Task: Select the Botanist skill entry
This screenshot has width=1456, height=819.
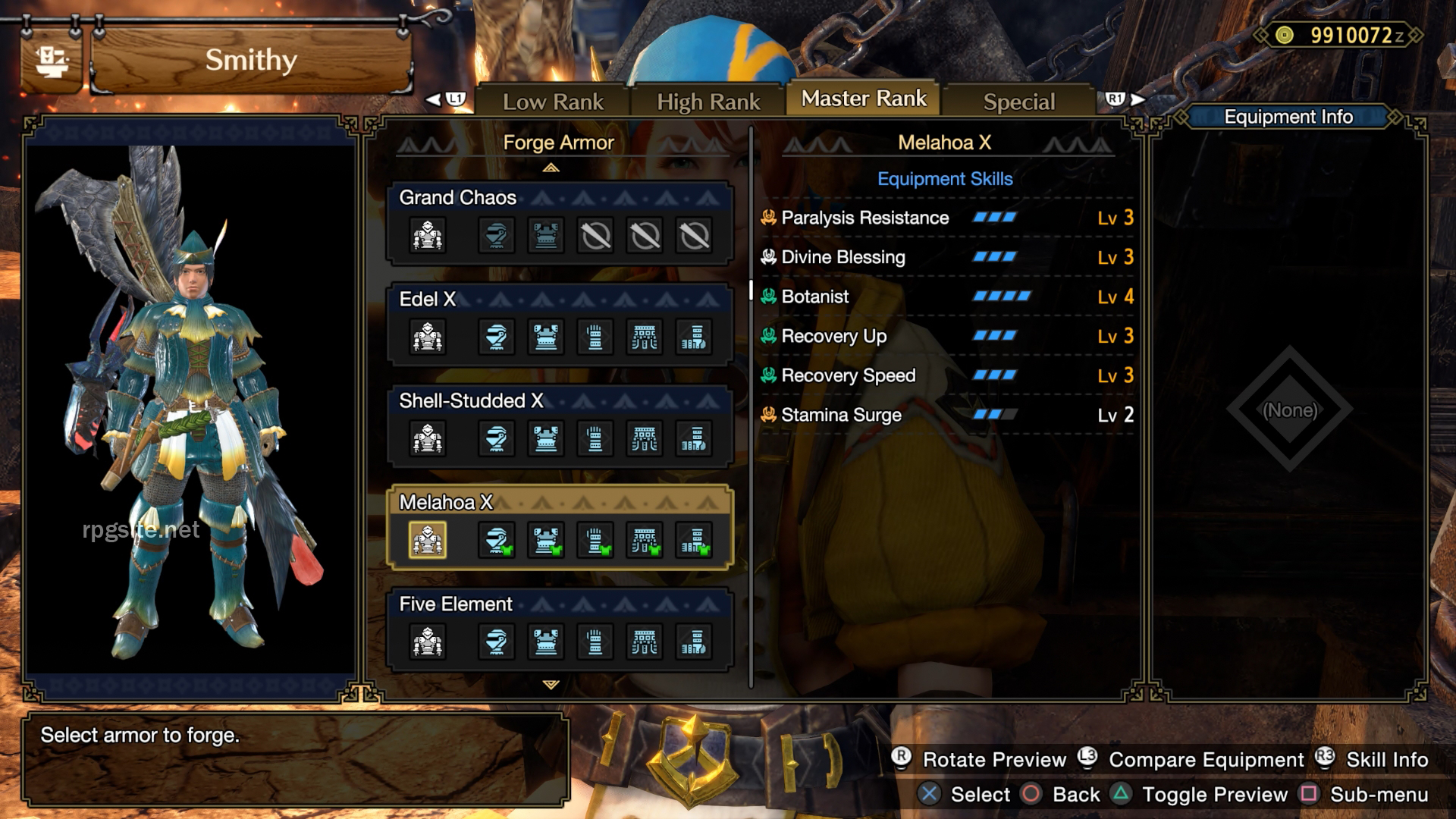Action: 816,297
